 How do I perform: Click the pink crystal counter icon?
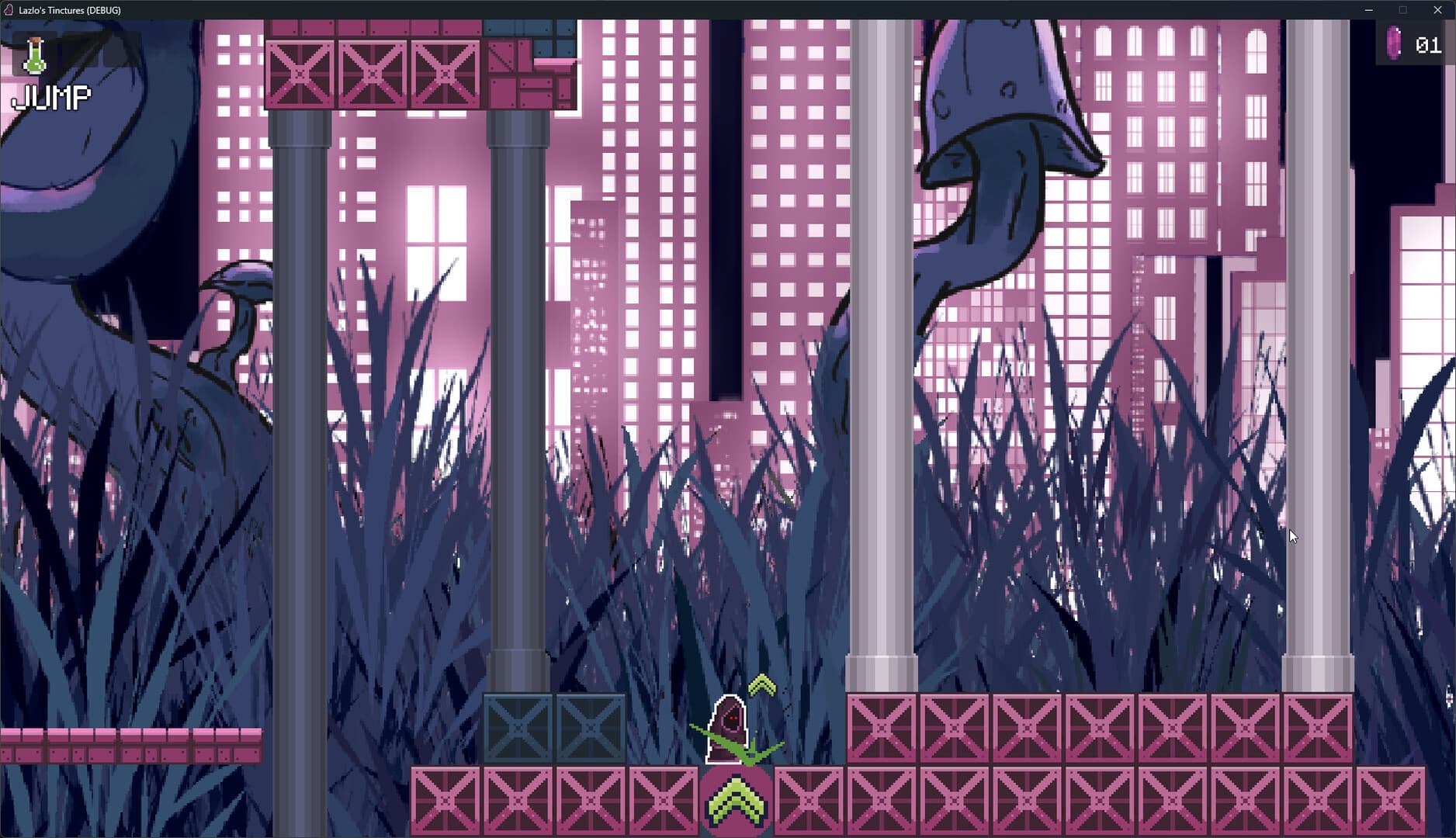point(1393,43)
